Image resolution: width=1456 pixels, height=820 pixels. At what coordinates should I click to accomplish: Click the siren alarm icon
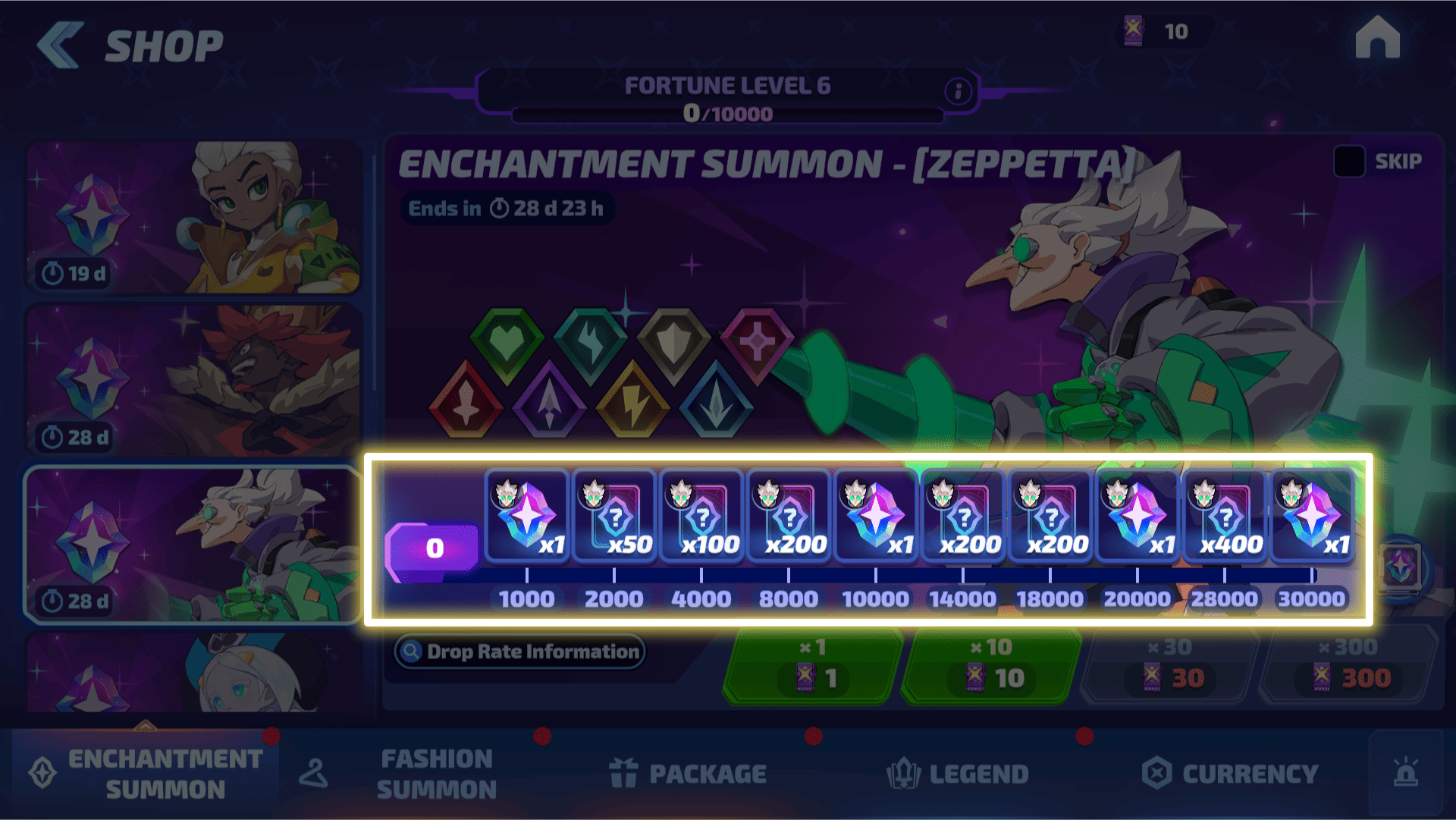pyautogui.click(x=1405, y=772)
